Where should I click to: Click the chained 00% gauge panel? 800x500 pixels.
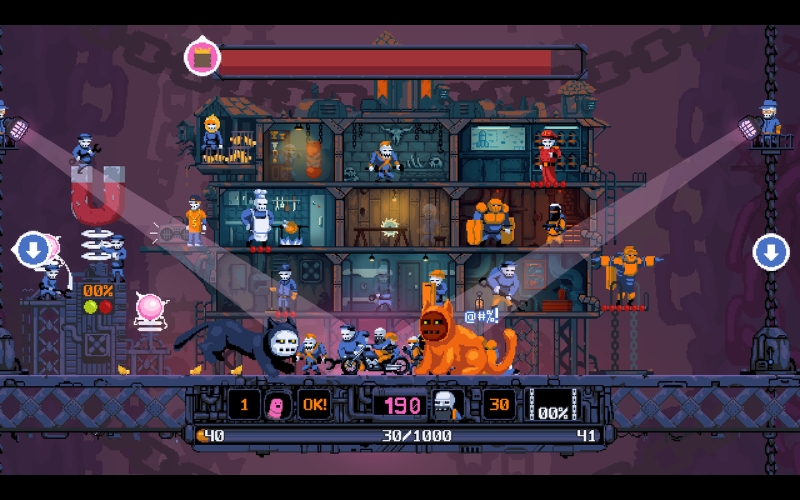click(552, 406)
